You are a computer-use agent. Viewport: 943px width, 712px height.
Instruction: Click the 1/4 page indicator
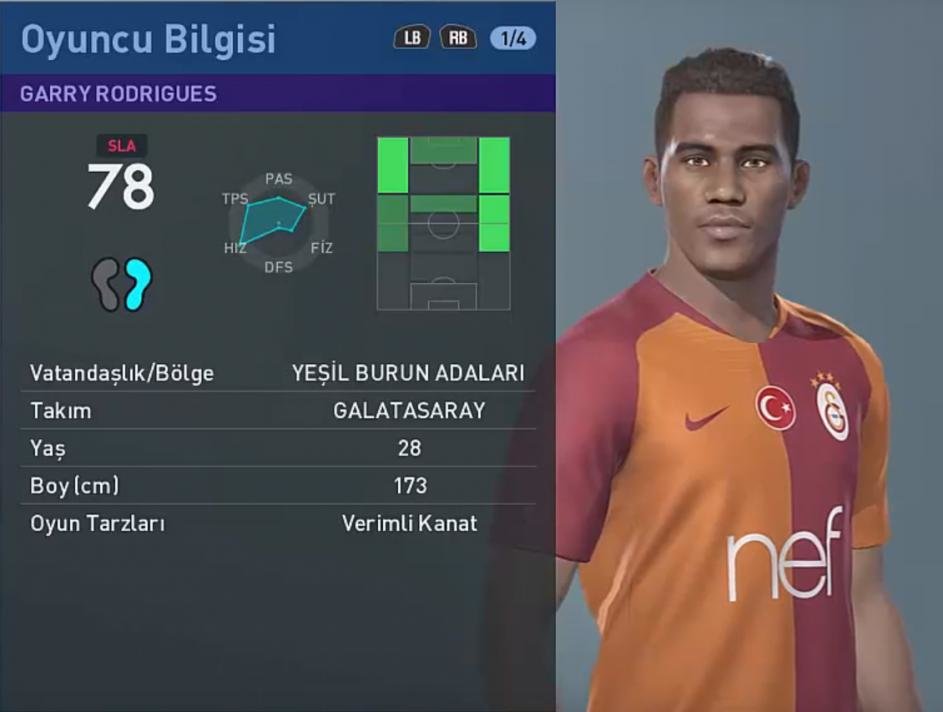click(x=513, y=39)
